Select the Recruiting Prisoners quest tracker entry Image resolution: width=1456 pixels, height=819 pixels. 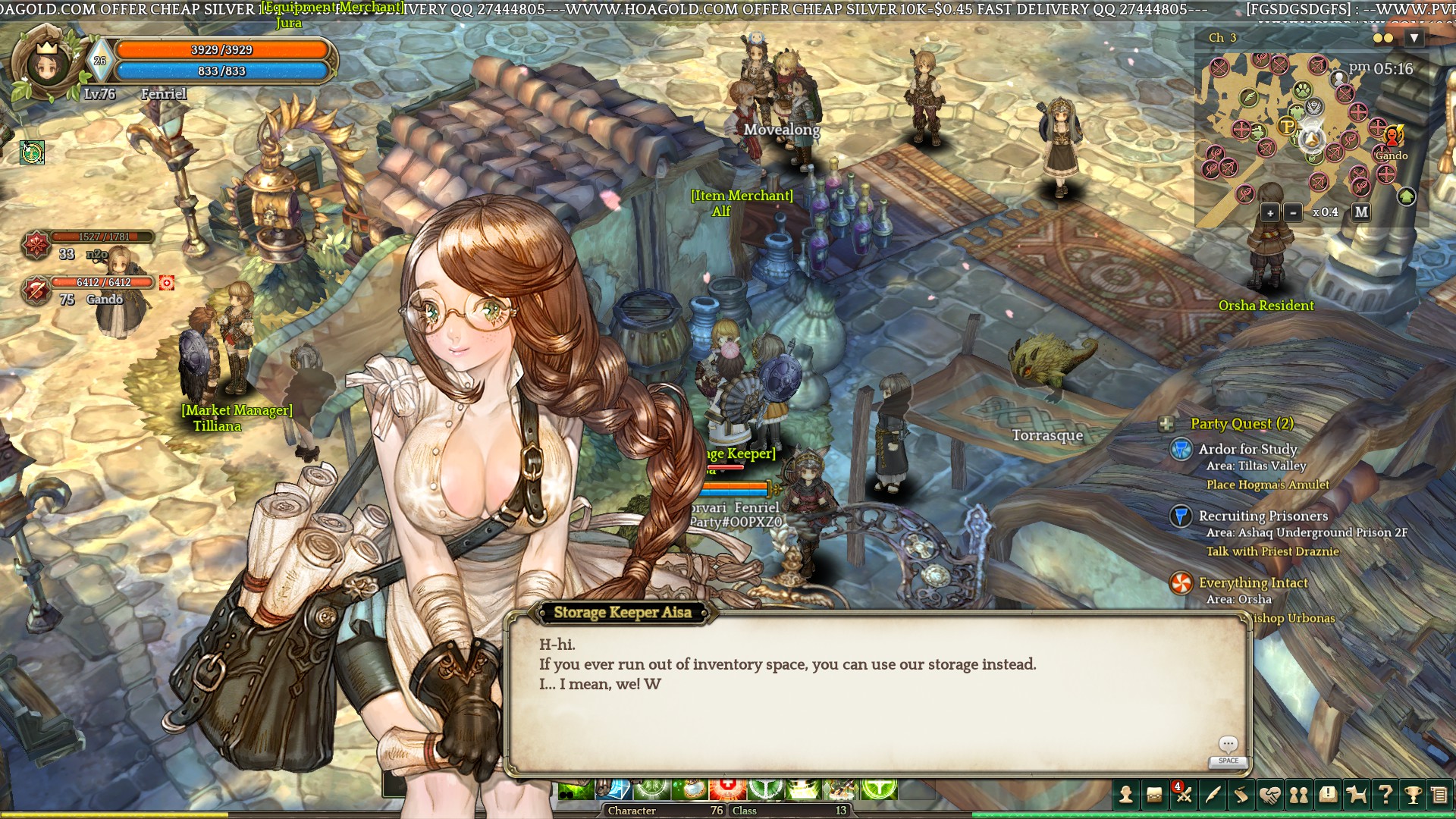1263,516
